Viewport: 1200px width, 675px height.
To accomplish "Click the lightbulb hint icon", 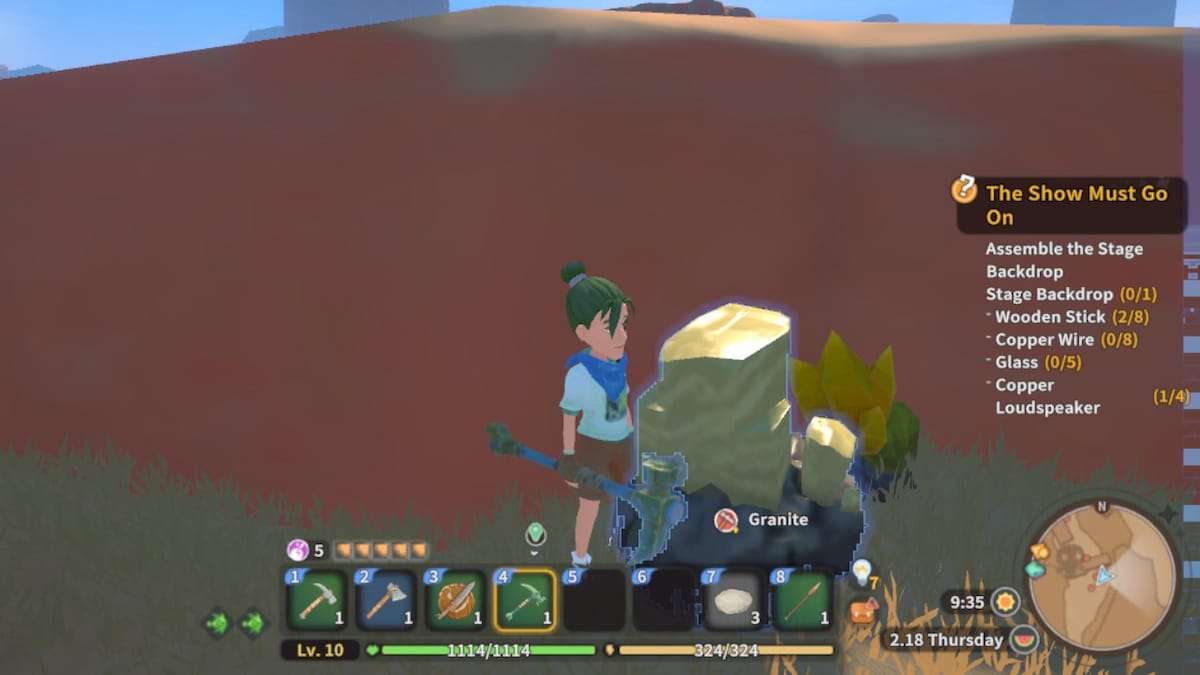I will pos(861,570).
